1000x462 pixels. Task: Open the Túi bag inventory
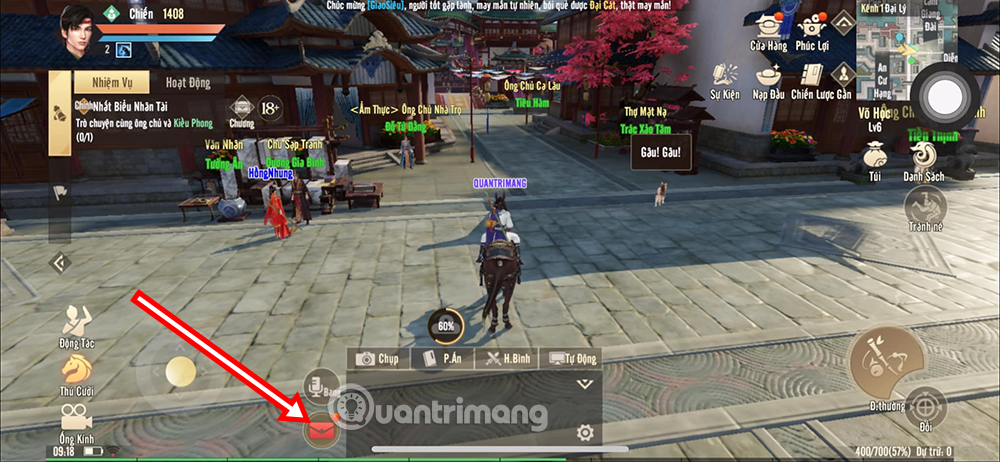(x=874, y=161)
